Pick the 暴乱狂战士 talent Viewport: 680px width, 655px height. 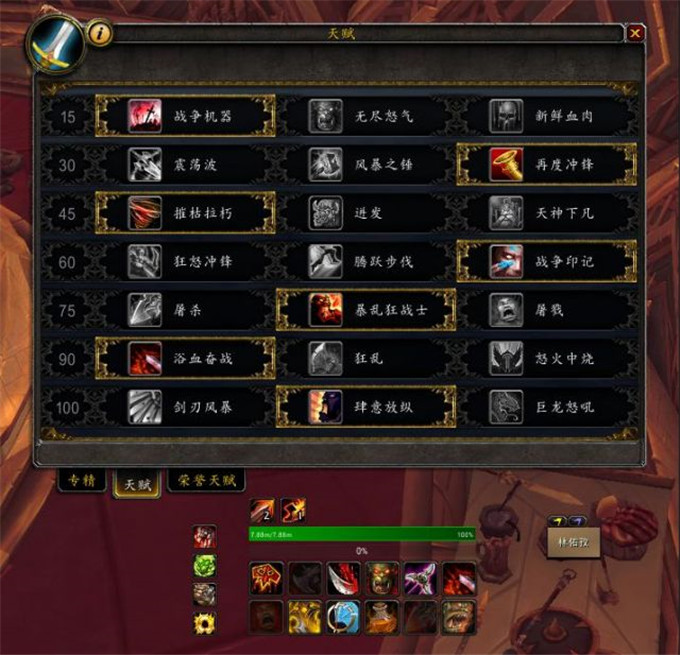point(366,310)
